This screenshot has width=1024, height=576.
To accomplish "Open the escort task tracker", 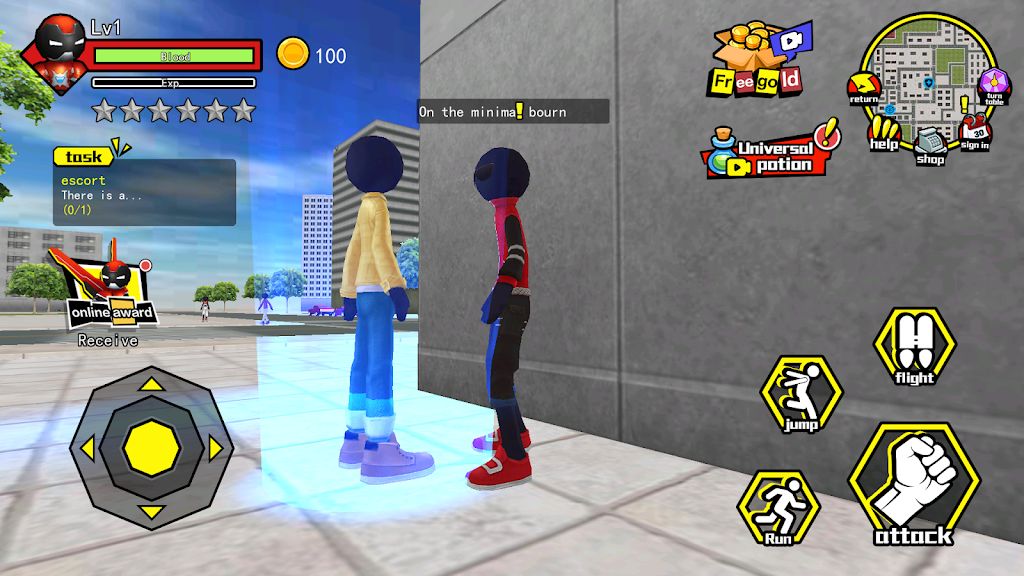I will click(145, 188).
